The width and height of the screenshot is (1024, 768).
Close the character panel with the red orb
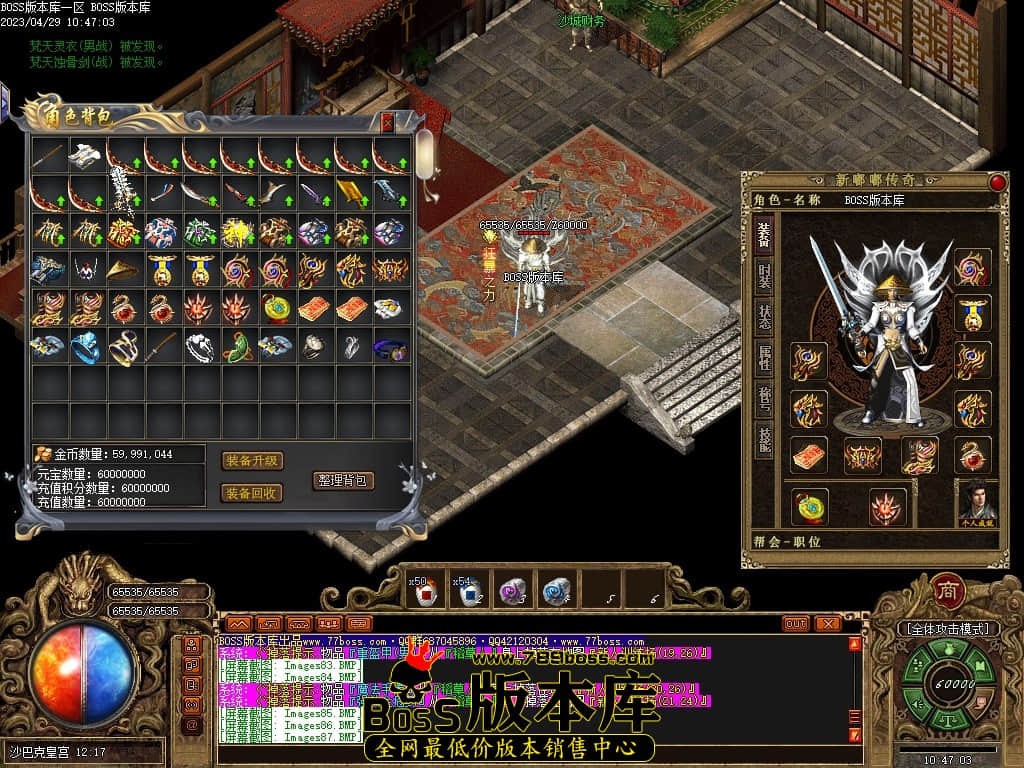point(997,182)
